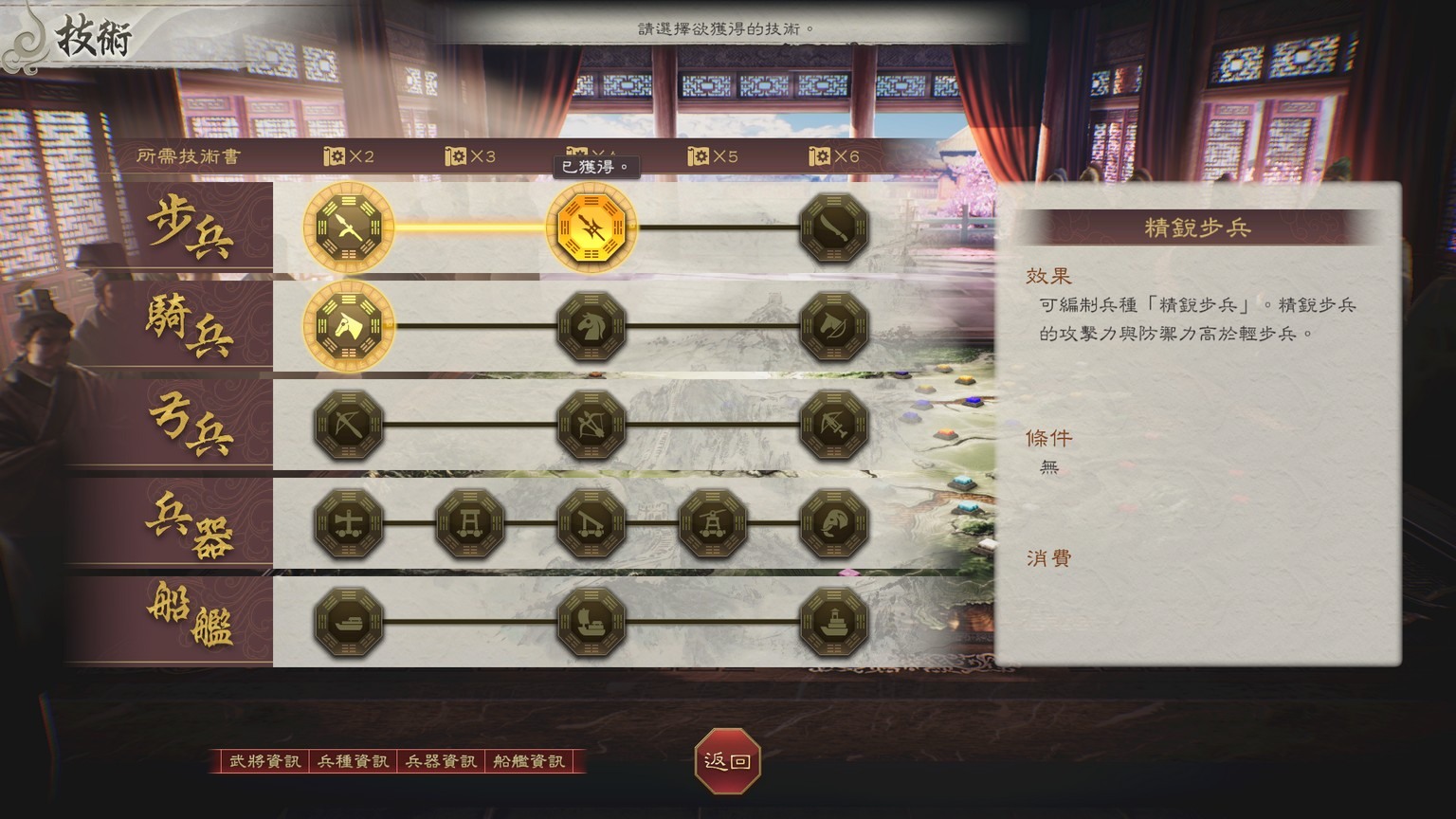This screenshot has width=1456, height=819.
Task: Click the 已獲得 tooltip label
Action: tap(595, 166)
